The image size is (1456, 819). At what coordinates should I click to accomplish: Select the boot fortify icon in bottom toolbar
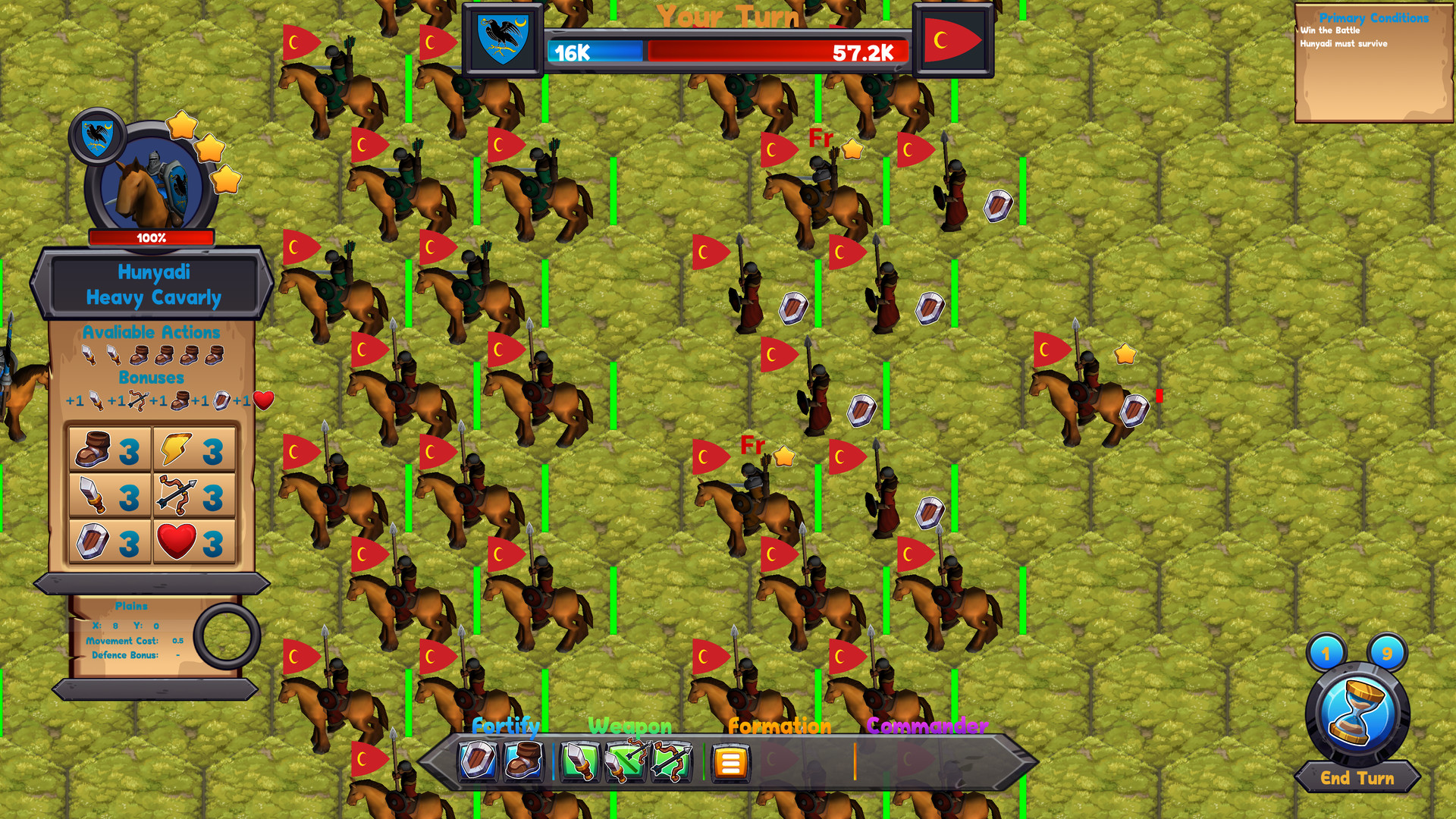523,764
